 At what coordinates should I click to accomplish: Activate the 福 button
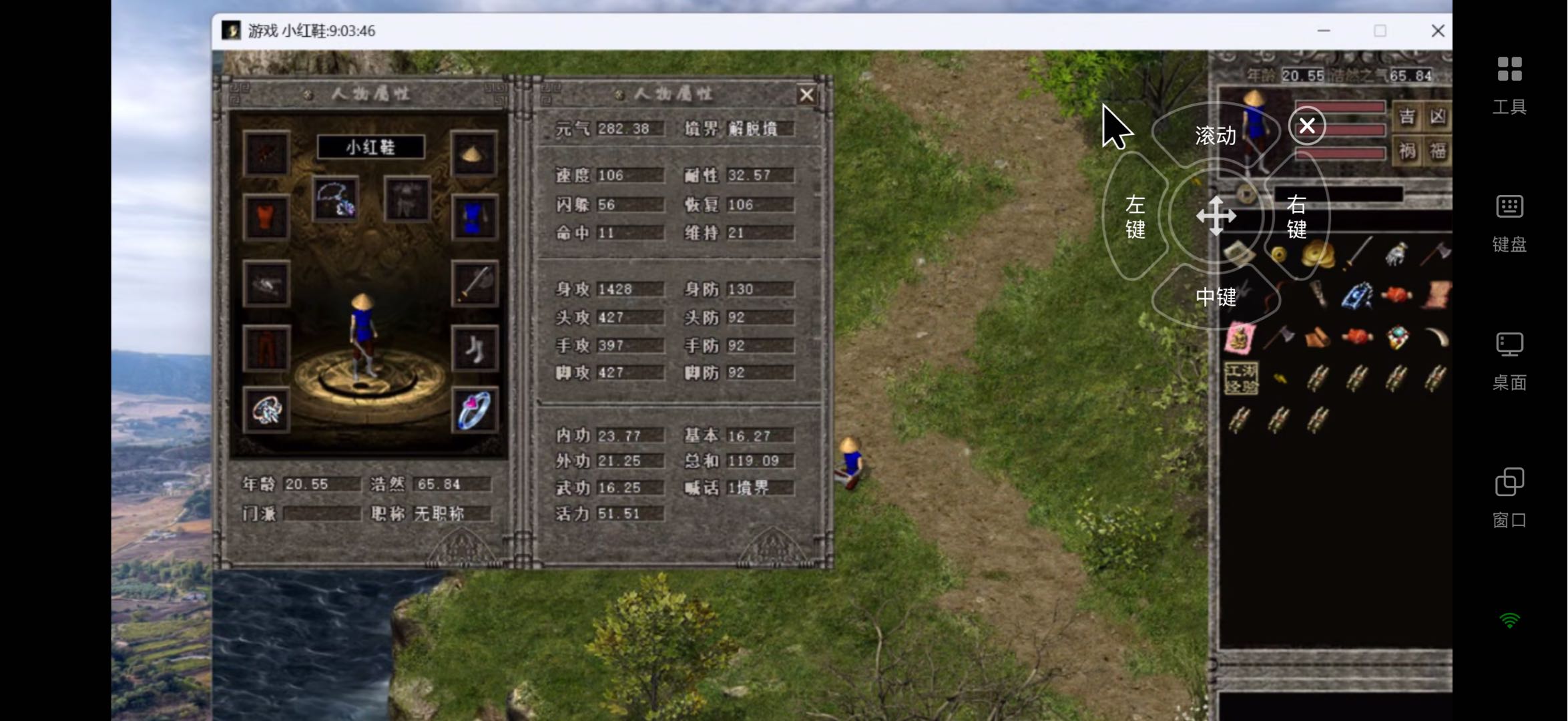coord(1437,151)
